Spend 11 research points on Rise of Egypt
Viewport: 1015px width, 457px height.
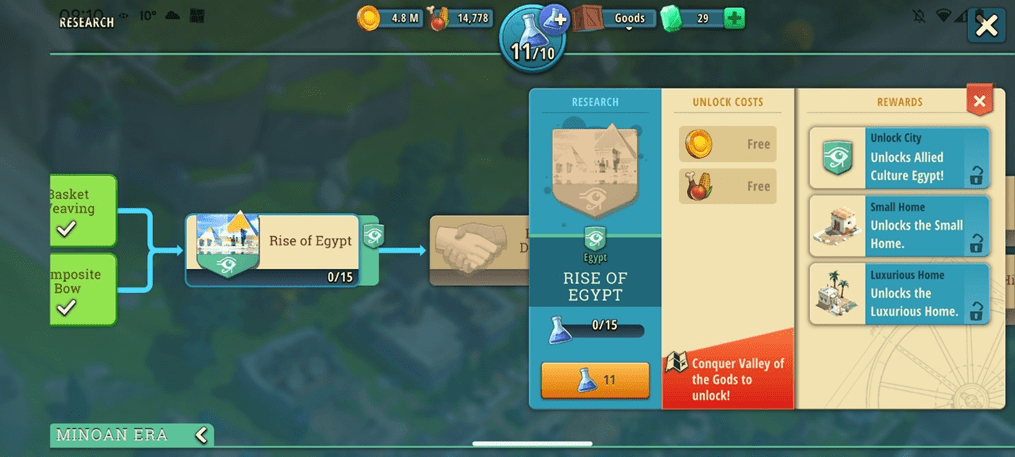click(x=595, y=380)
